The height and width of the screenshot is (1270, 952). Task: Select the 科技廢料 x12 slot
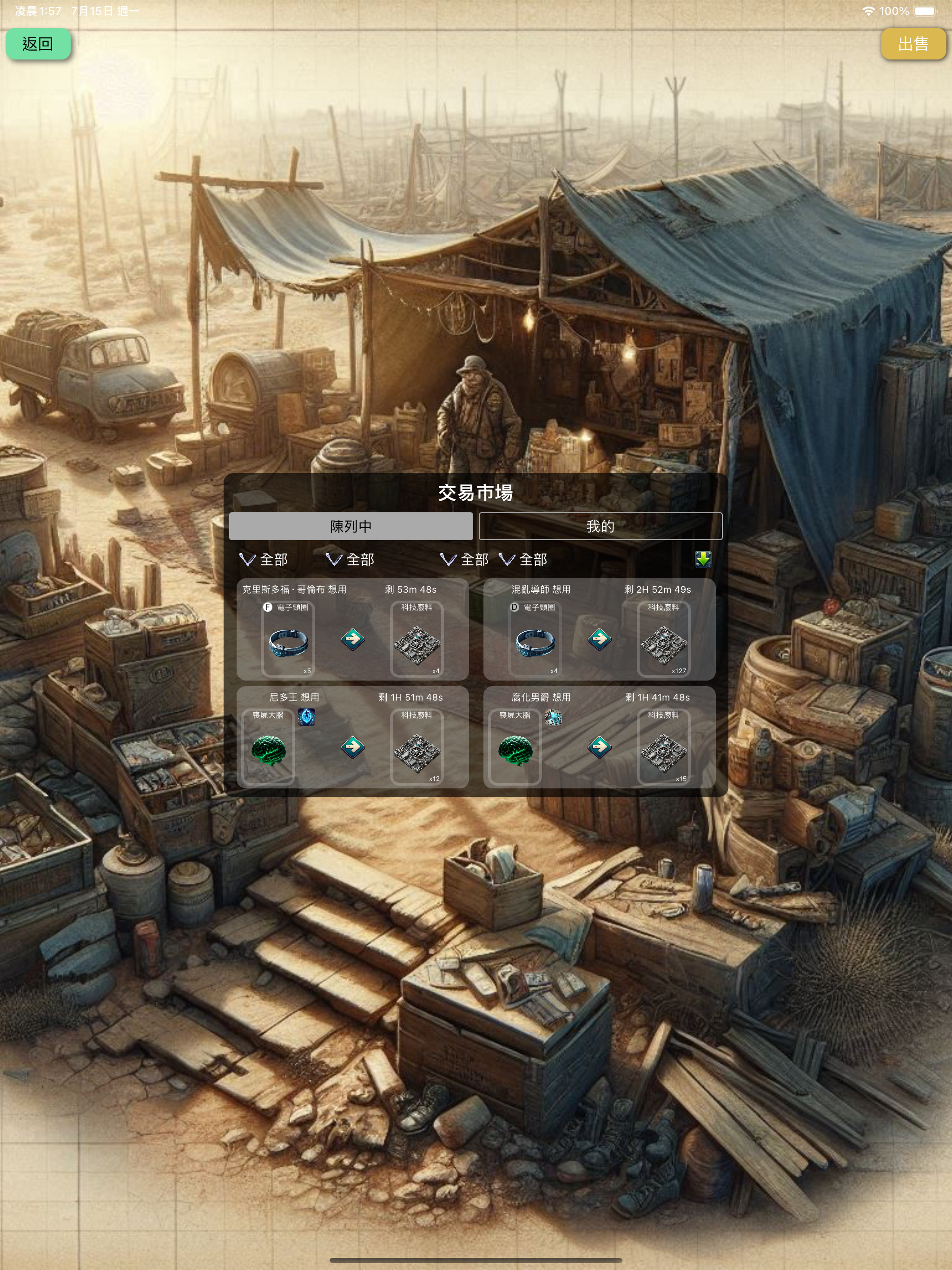[x=417, y=747]
